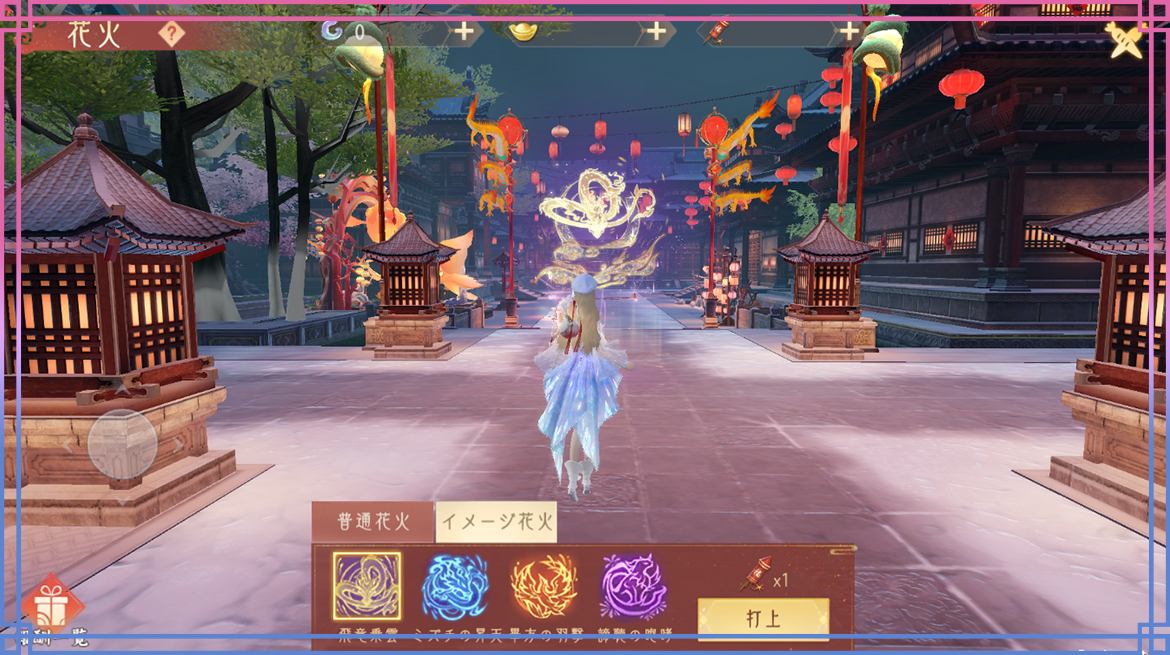The image size is (1170, 655).
Task: Select the blue water dragon firework
Action: [x=456, y=586]
